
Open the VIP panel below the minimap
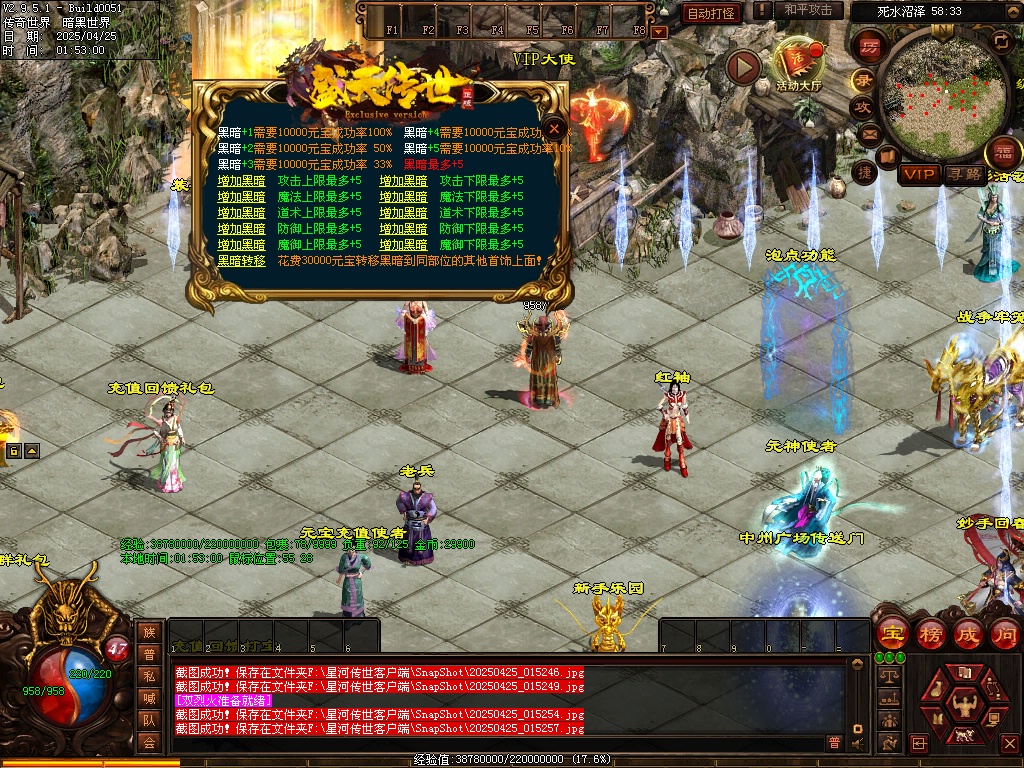coord(918,174)
